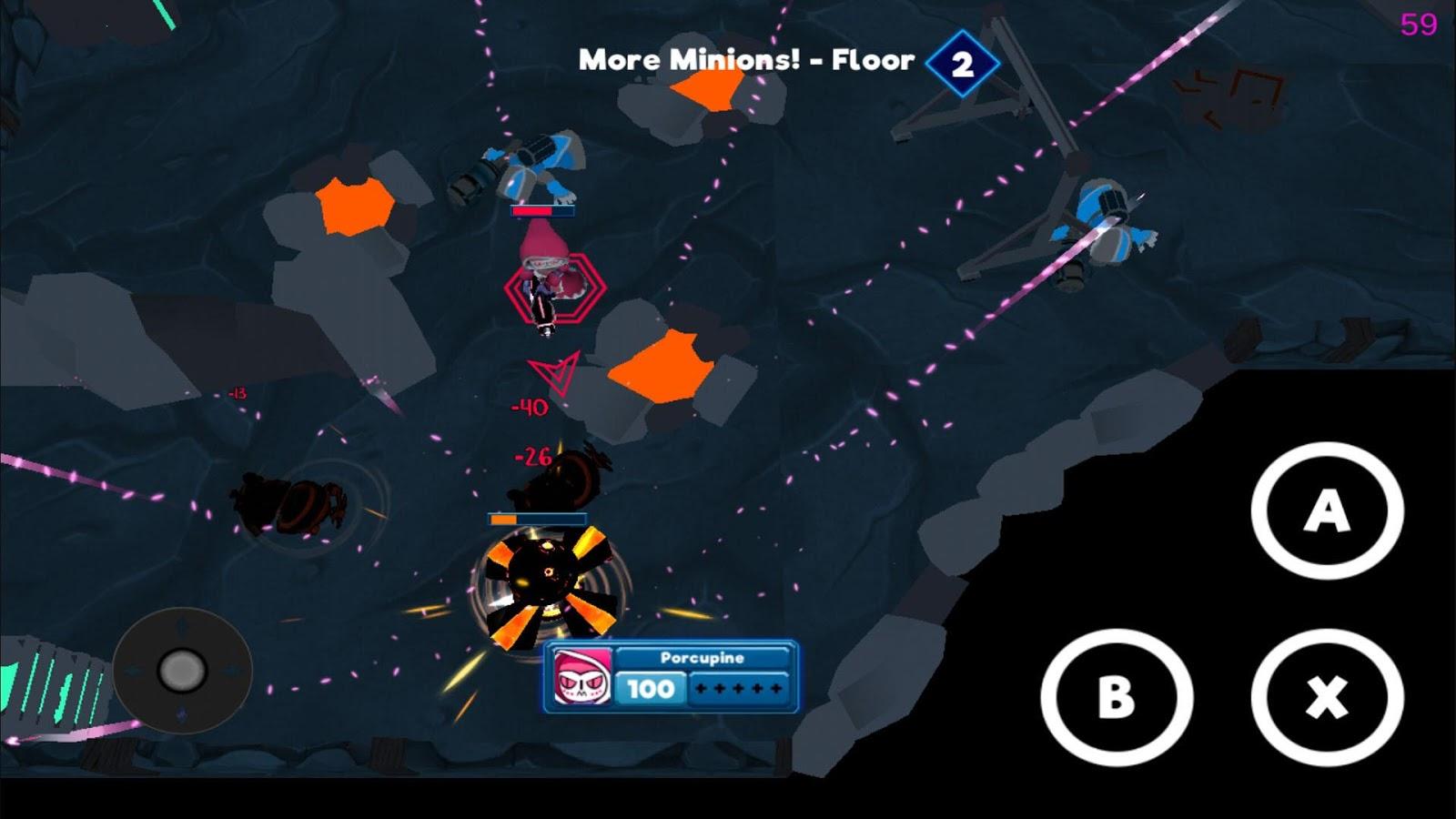
Task: Touch the virtual joystick knob
Action: (x=182, y=671)
